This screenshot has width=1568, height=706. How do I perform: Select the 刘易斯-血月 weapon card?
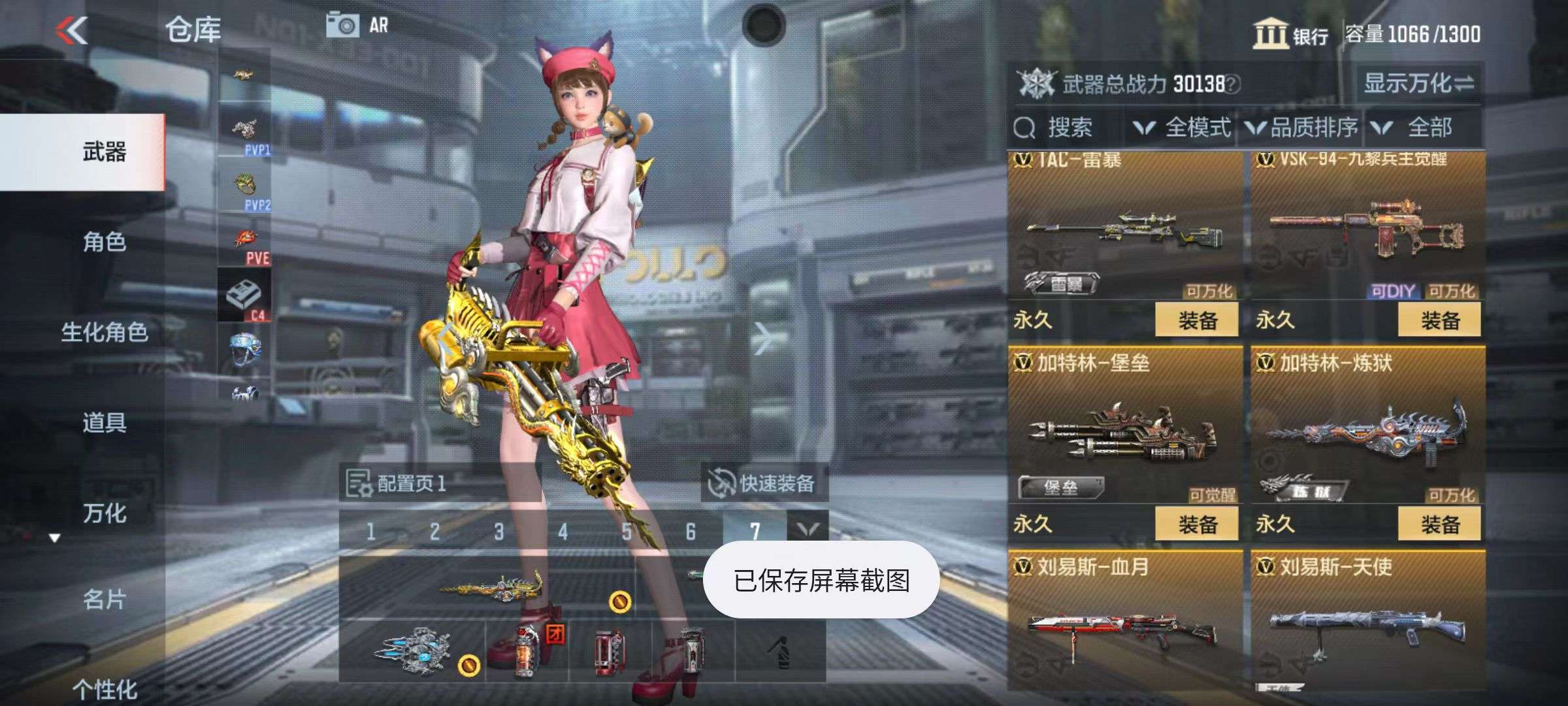pyautogui.click(x=1124, y=621)
